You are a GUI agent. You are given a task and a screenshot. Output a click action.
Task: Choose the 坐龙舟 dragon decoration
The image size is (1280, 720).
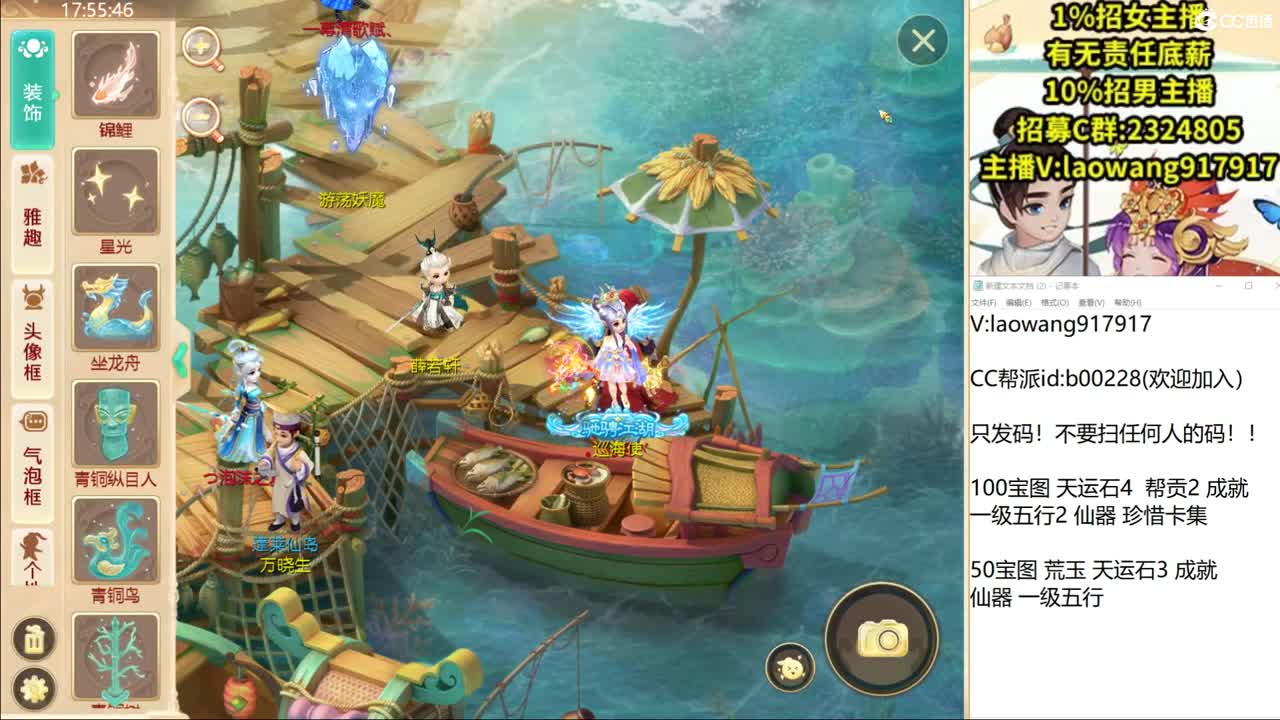[115, 308]
